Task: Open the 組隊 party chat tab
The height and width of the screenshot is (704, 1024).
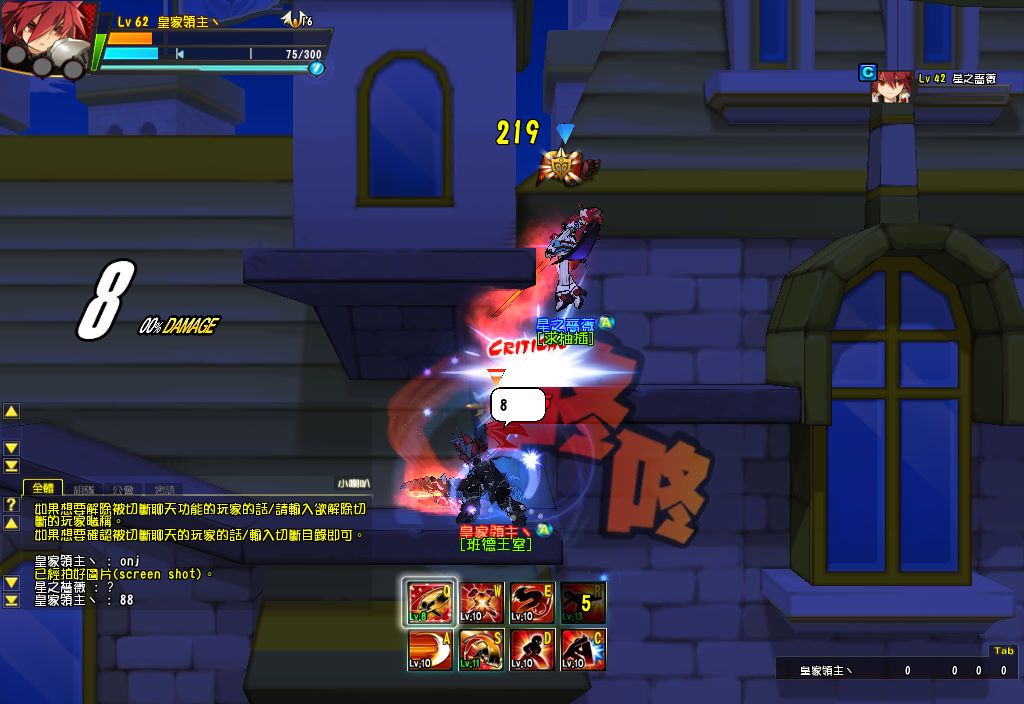Action: [x=86, y=489]
